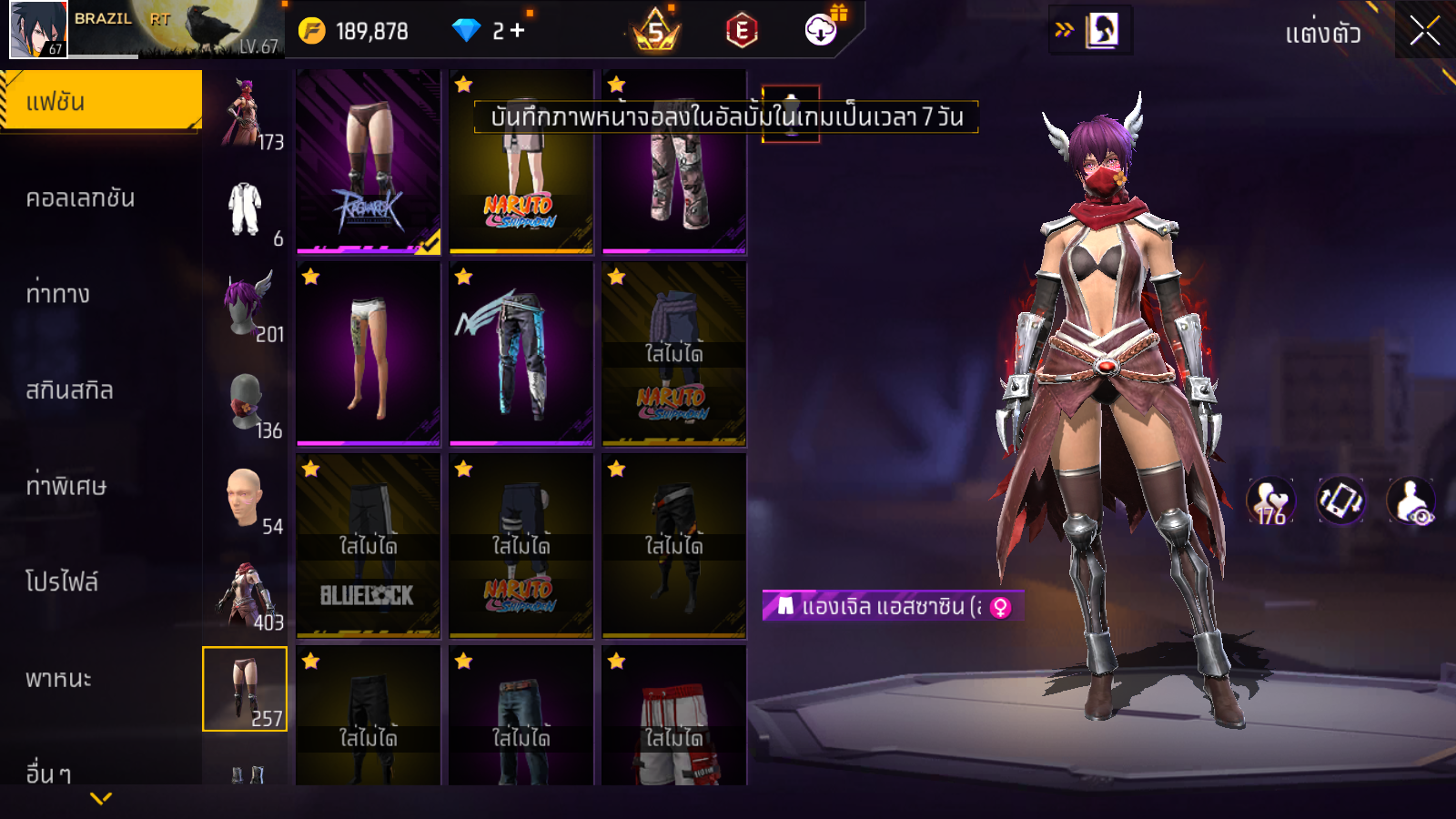Select the แฟชั่น tab
The image size is (1456, 819).
(100, 102)
